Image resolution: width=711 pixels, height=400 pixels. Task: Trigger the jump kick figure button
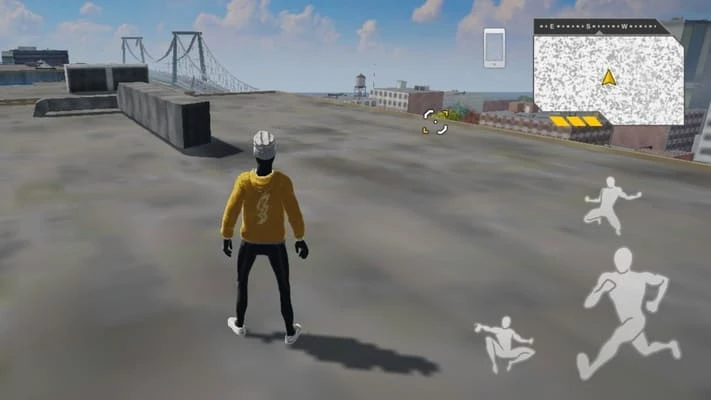pos(610,204)
